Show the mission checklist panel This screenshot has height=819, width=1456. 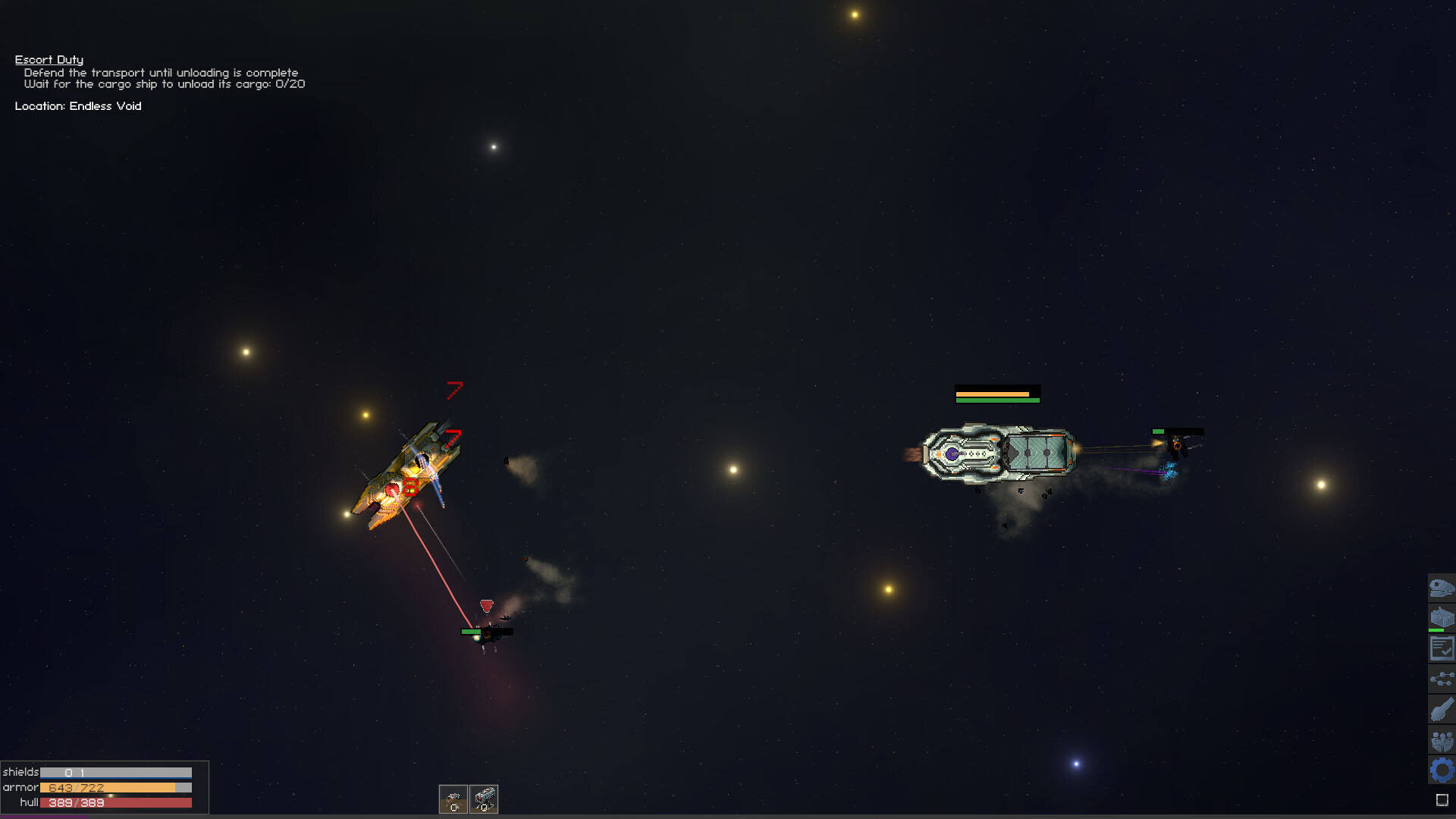[x=1441, y=648]
